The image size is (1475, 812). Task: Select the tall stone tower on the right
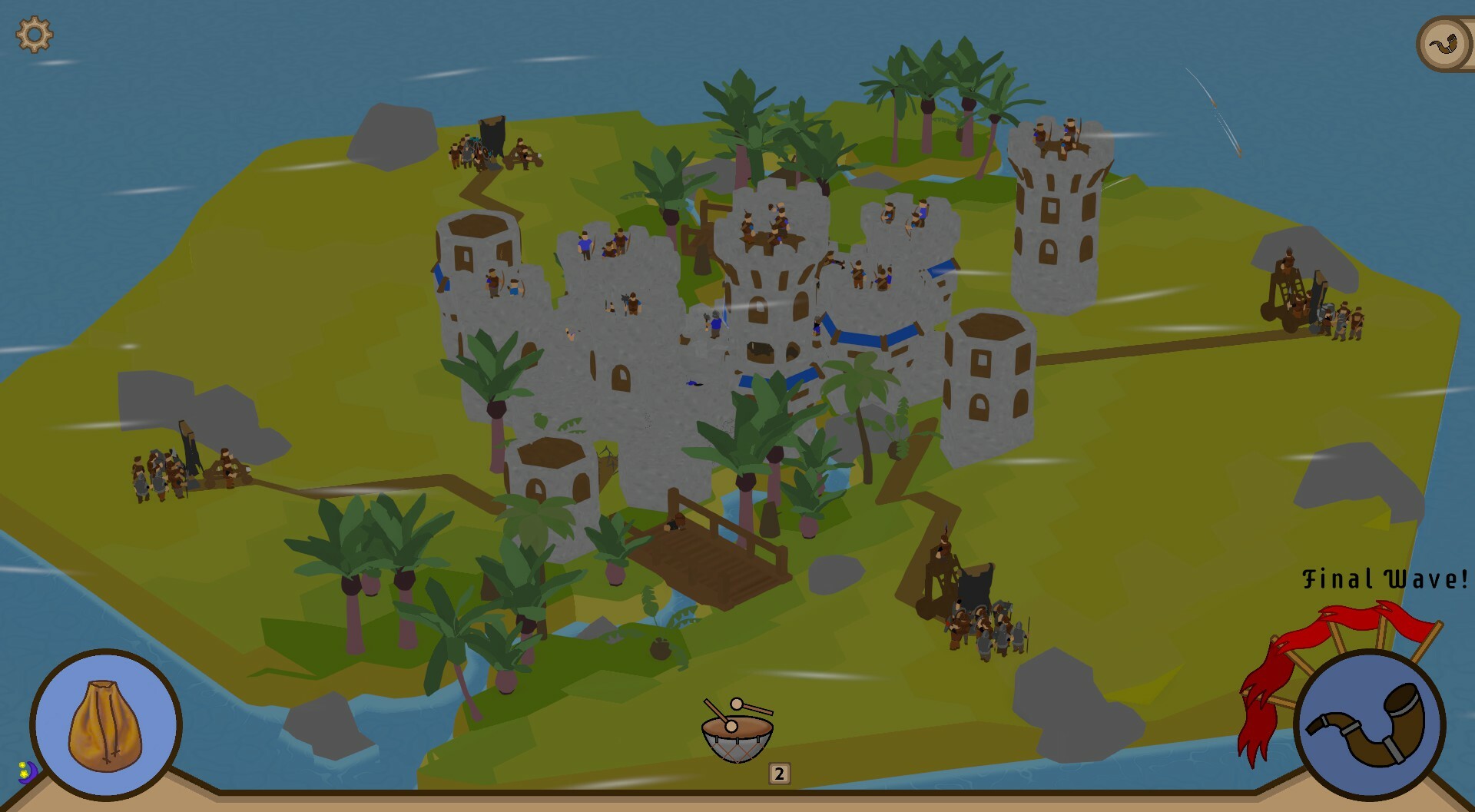pos(1059,223)
